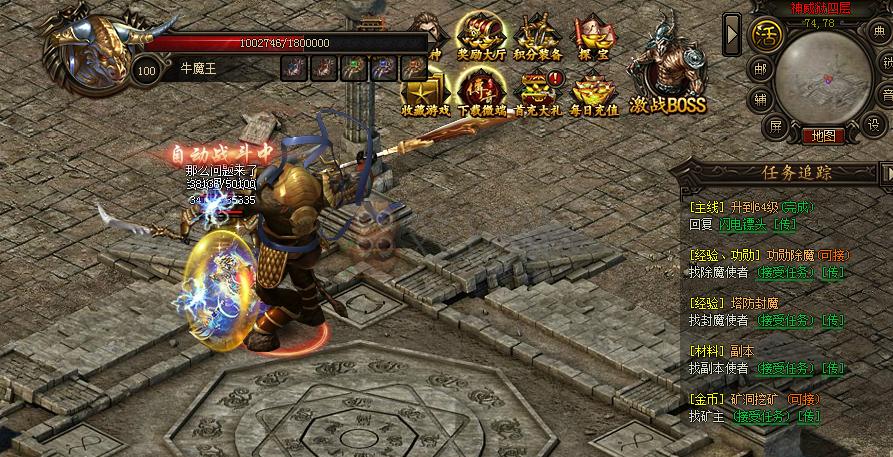The width and height of the screenshot is (893, 457).
Task: Open the 设 settings button
Action: point(874,125)
